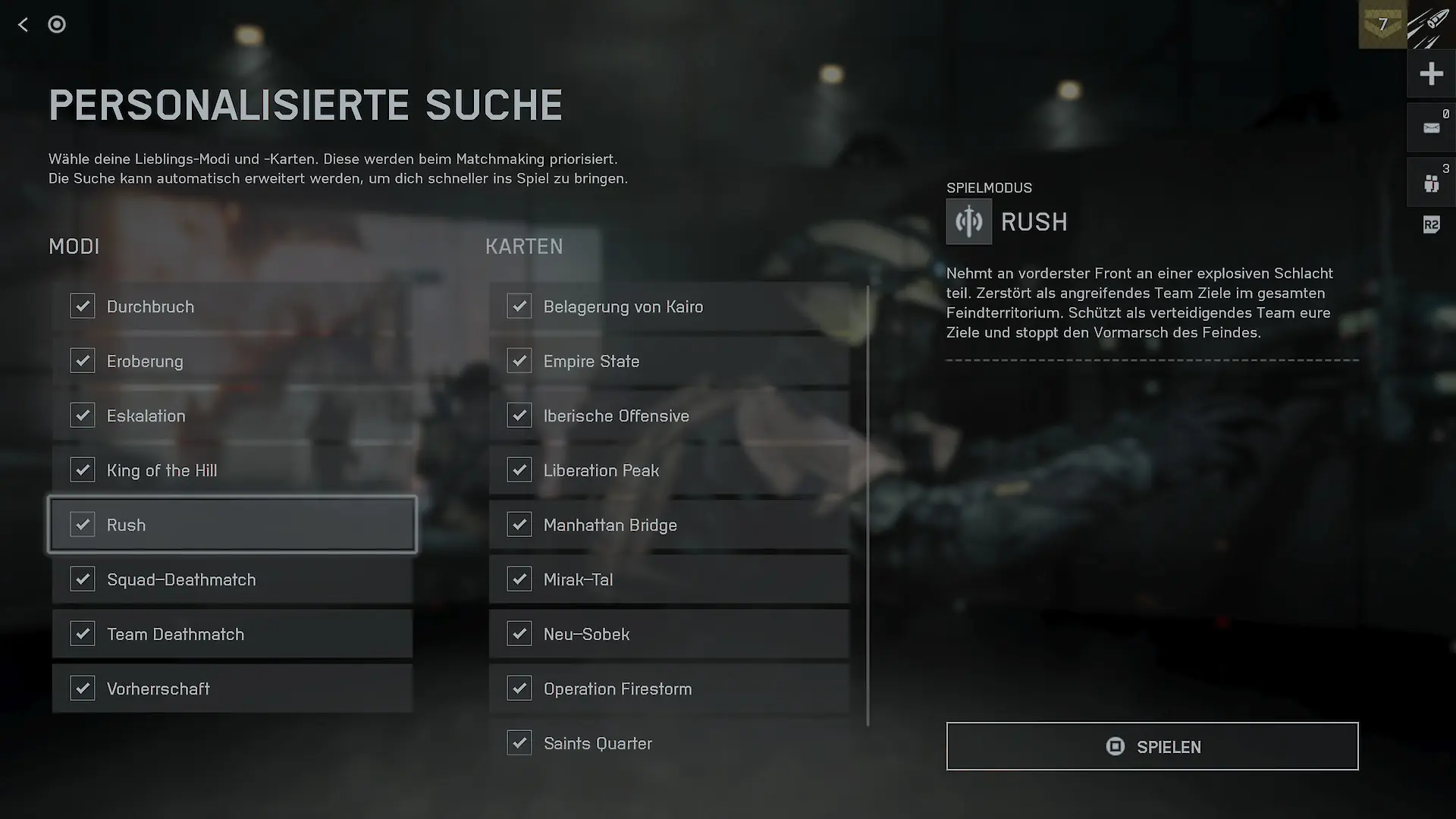This screenshot has height=819, width=1456.
Task: Open the plus icon to add friends
Action: 1431,74
